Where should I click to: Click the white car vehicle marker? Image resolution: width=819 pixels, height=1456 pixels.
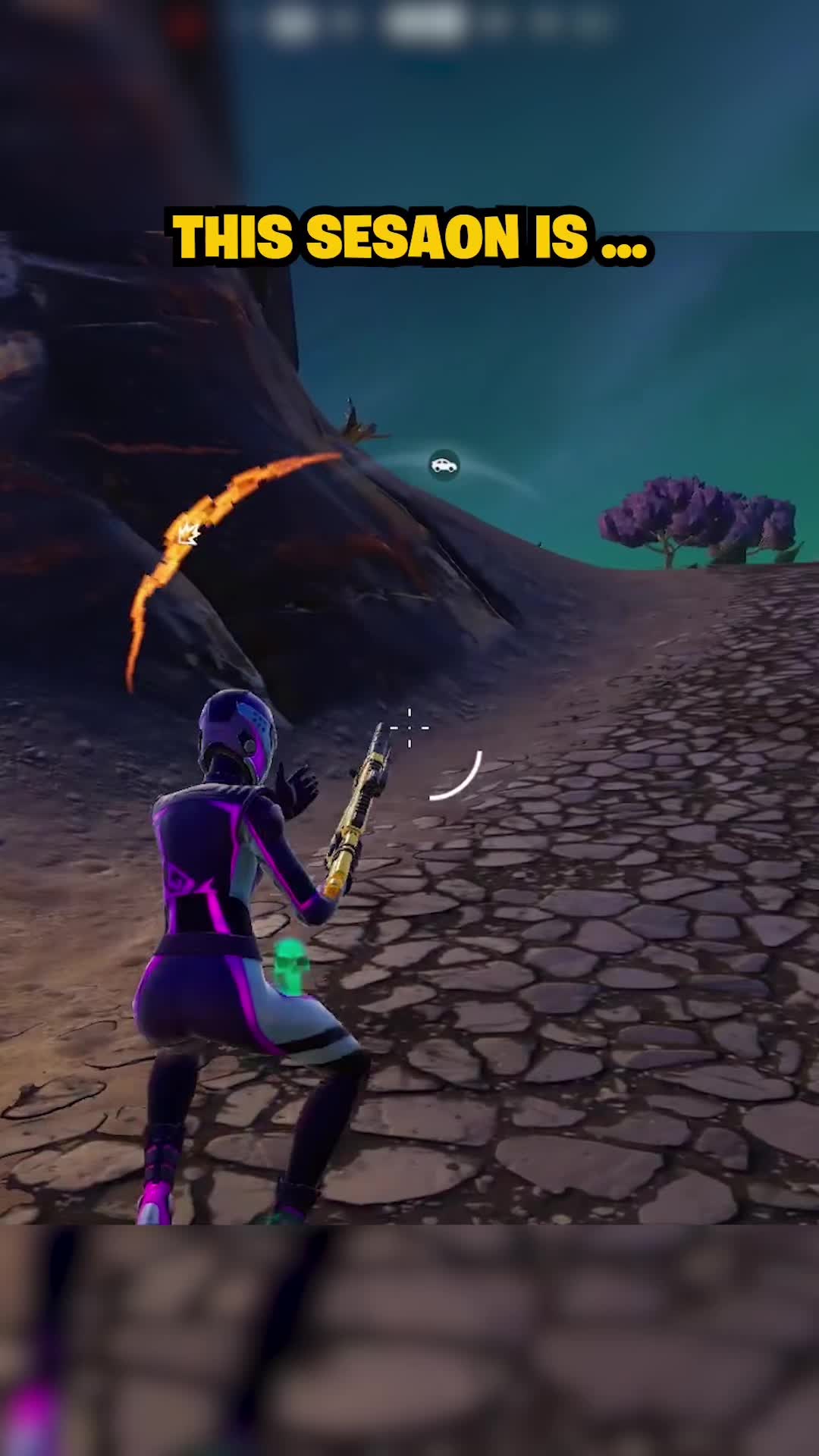click(x=444, y=465)
